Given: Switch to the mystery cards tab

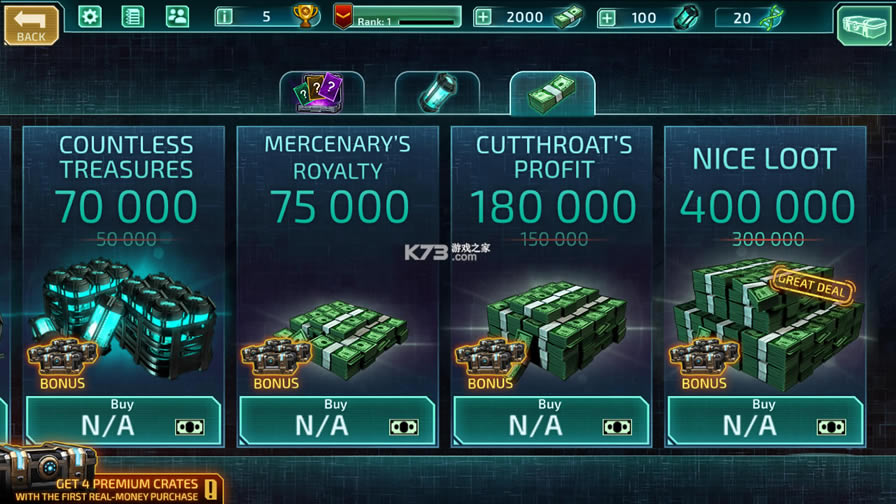Looking at the screenshot, I should [x=321, y=94].
